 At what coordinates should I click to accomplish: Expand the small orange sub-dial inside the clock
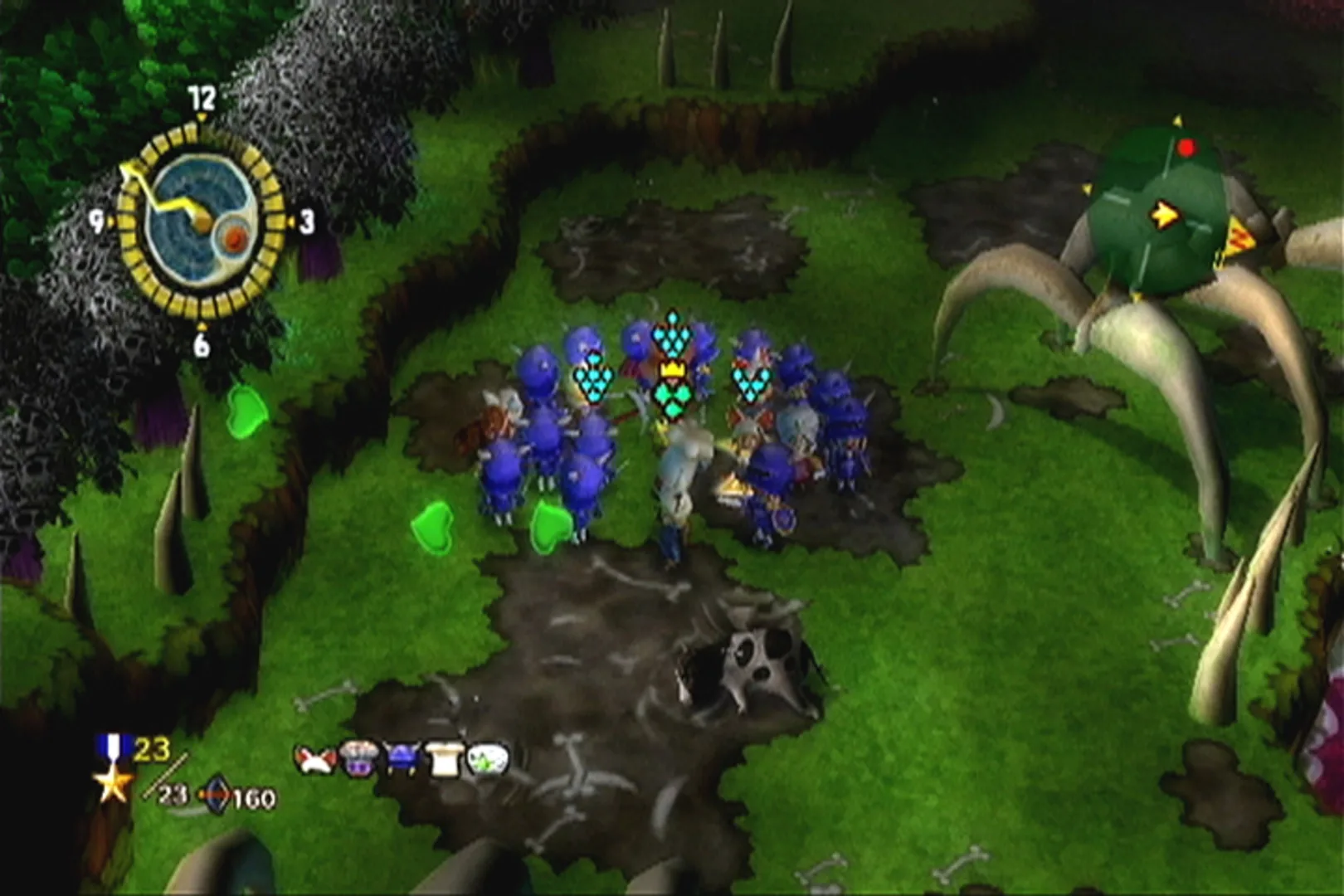235,239
